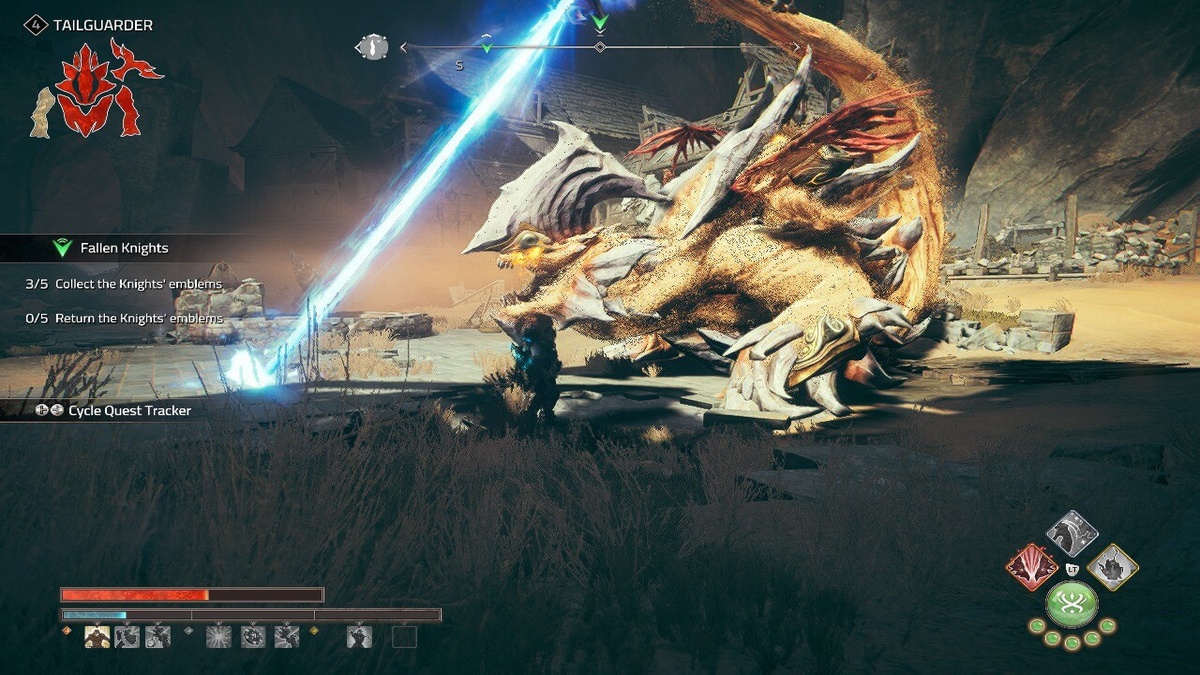Select the Fallen Knights quest tracker
The height and width of the screenshot is (675, 1200).
(124, 248)
